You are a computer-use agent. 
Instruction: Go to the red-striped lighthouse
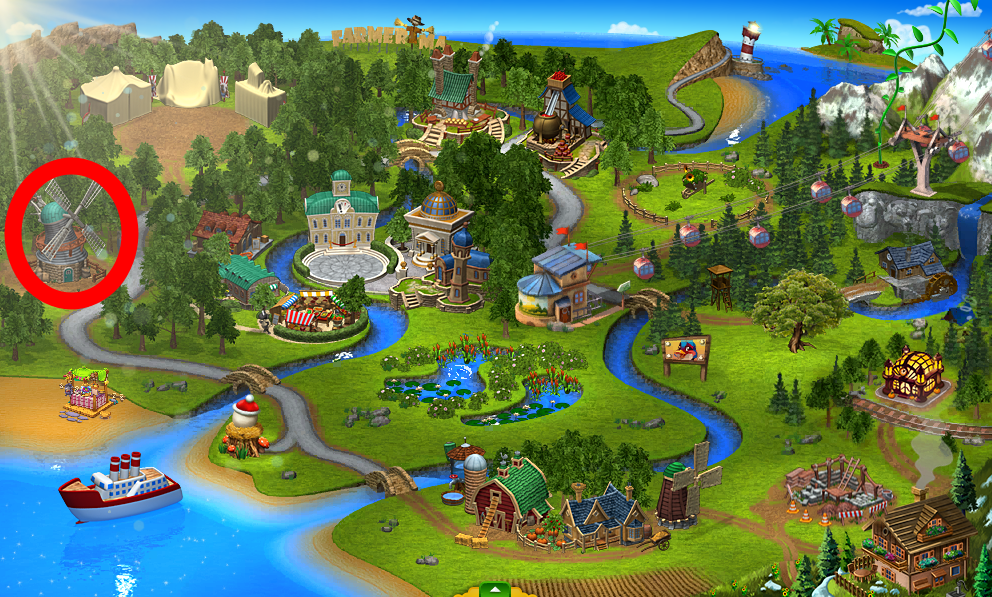[x=750, y=47]
